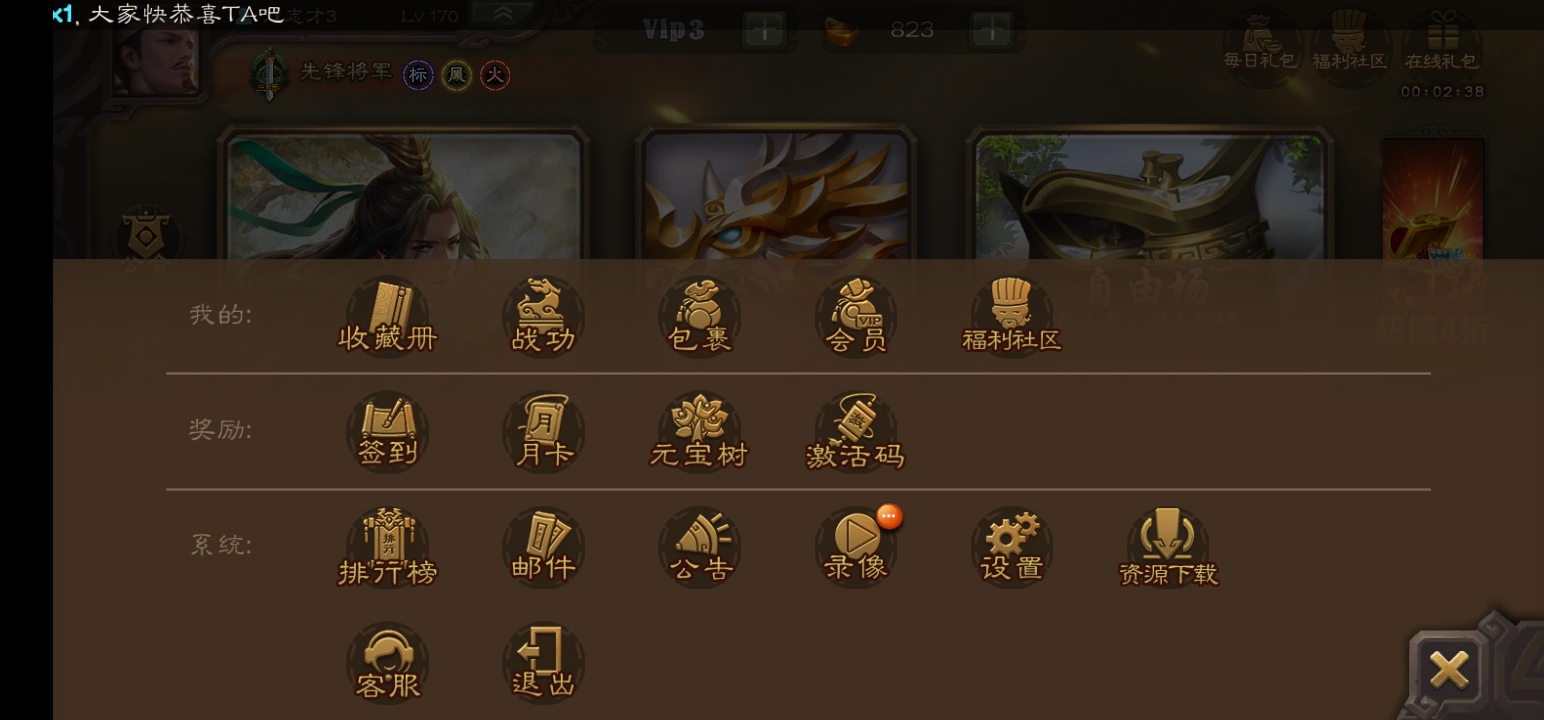Open the 月卡 monthly card
The image size is (1544, 720).
tap(543, 432)
